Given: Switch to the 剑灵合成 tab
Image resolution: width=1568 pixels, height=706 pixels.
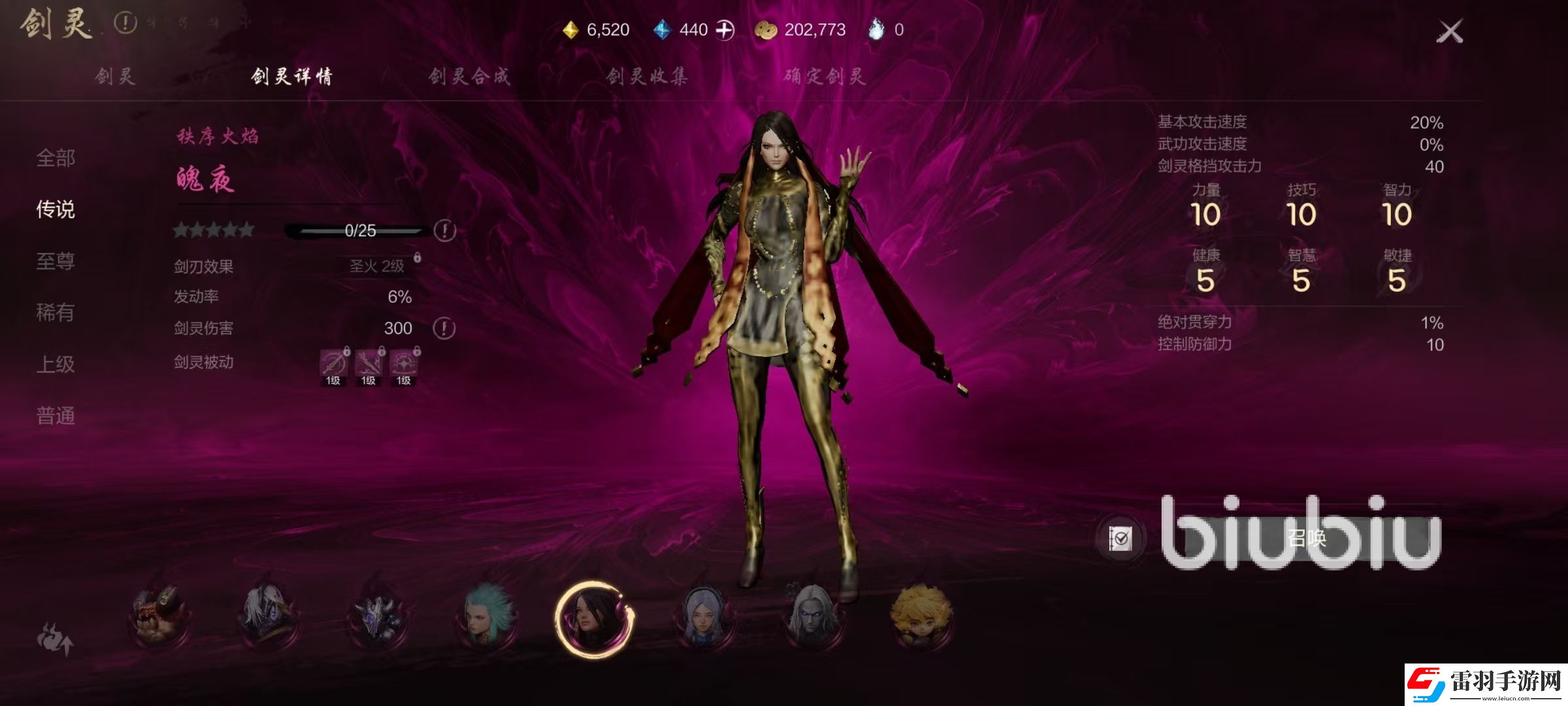Looking at the screenshot, I should (x=469, y=76).
